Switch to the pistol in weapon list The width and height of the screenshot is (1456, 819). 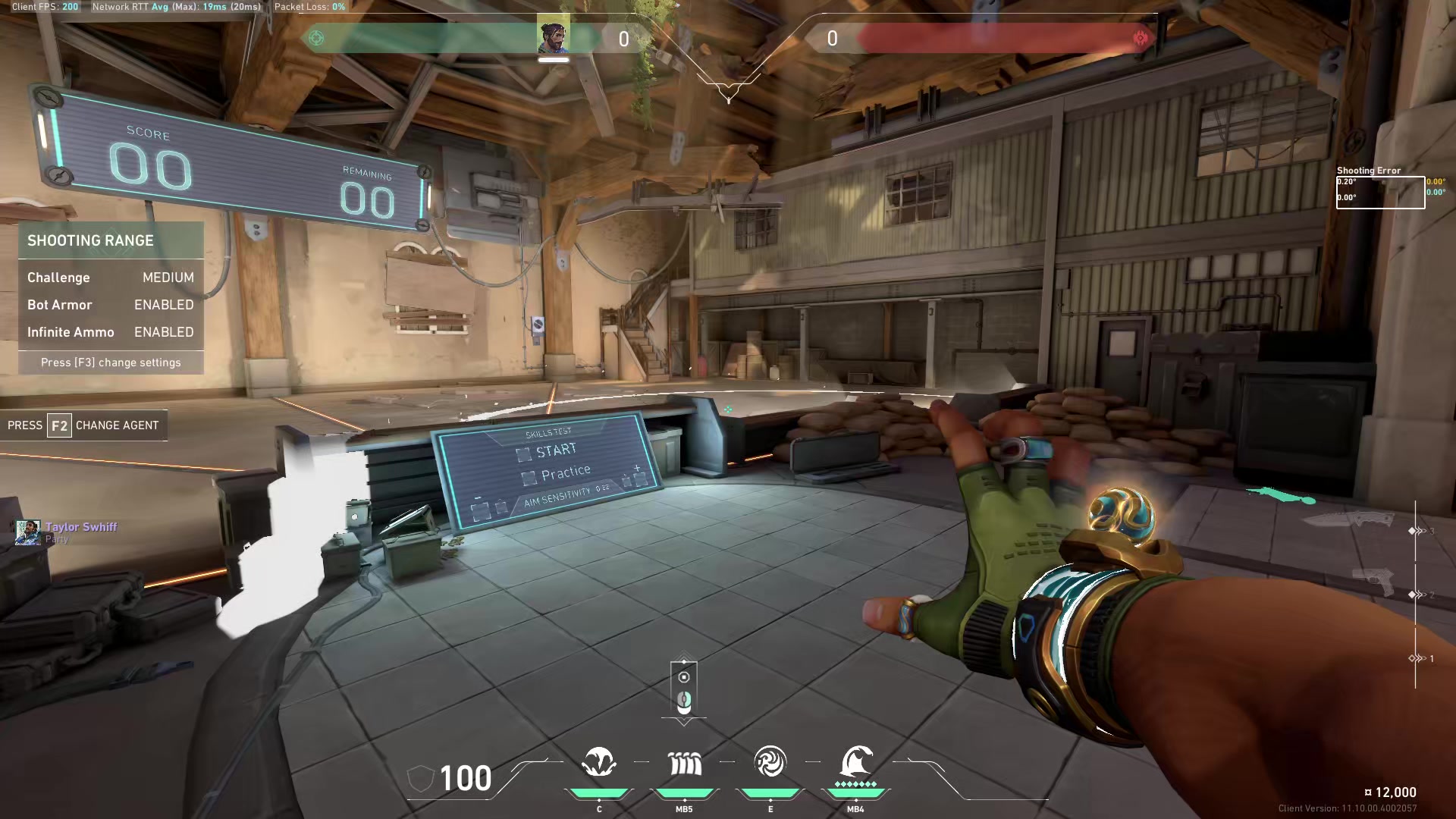(x=1375, y=582)
